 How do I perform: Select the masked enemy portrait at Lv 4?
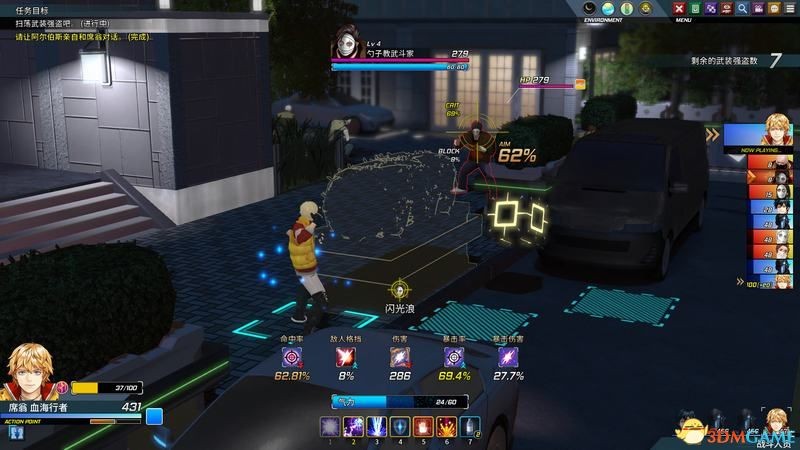[348, 42]
